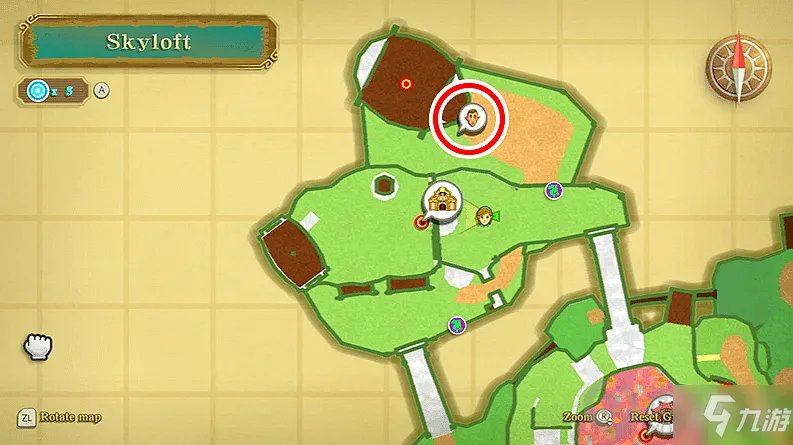Image resolution: width=793 pixels, height=445 pixels.
Task: Click the Skyloft location banner
Action: [x=146, y=44]
